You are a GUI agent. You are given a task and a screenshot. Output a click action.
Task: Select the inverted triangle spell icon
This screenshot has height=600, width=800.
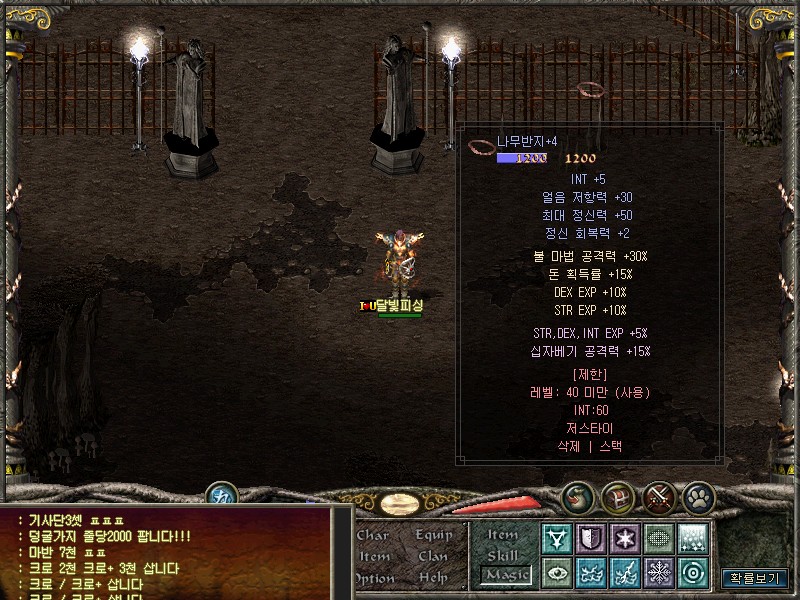click(x=557, y=538)
